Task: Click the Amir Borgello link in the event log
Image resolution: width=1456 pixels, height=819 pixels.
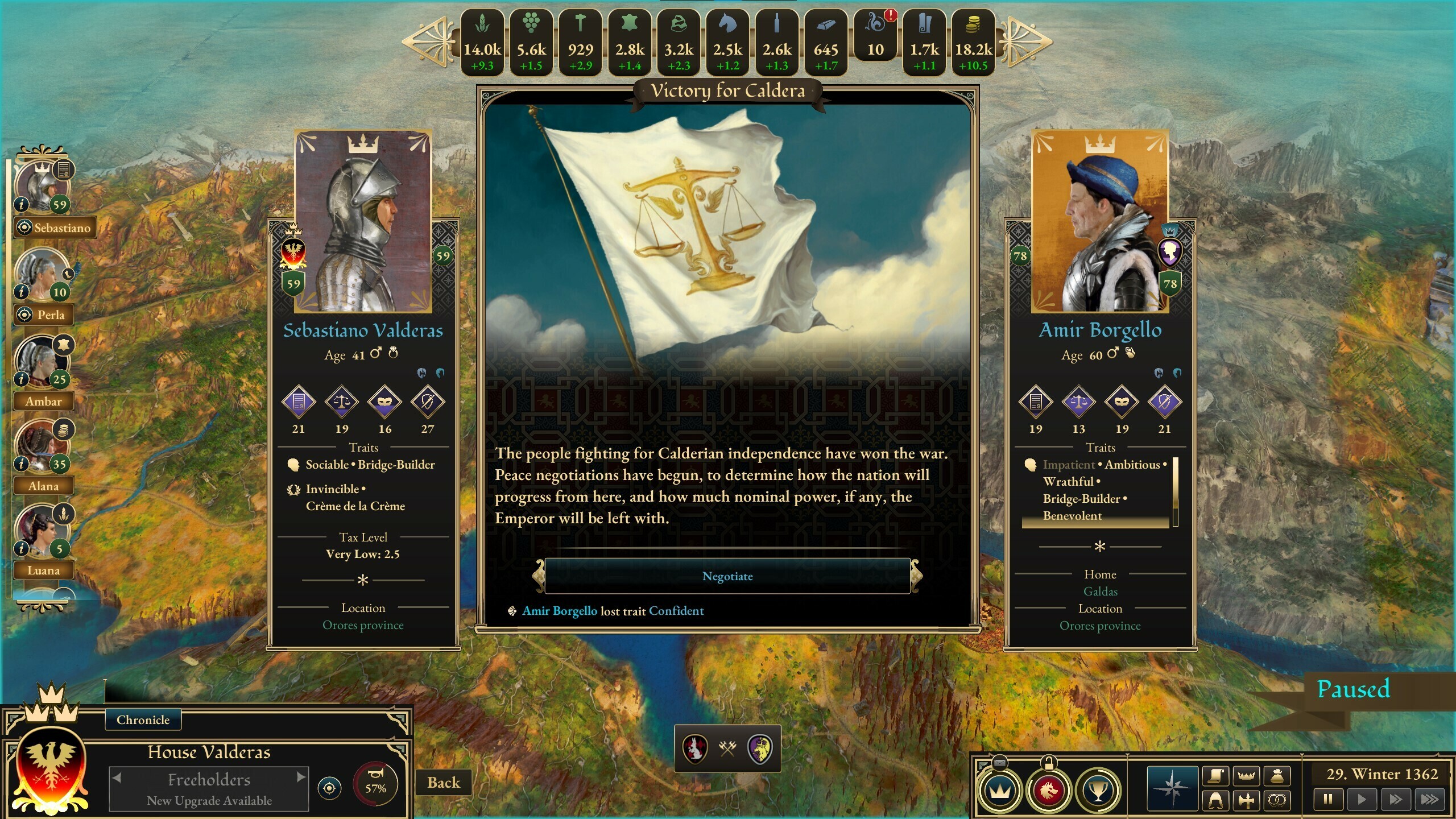Action: click(560, 611)
